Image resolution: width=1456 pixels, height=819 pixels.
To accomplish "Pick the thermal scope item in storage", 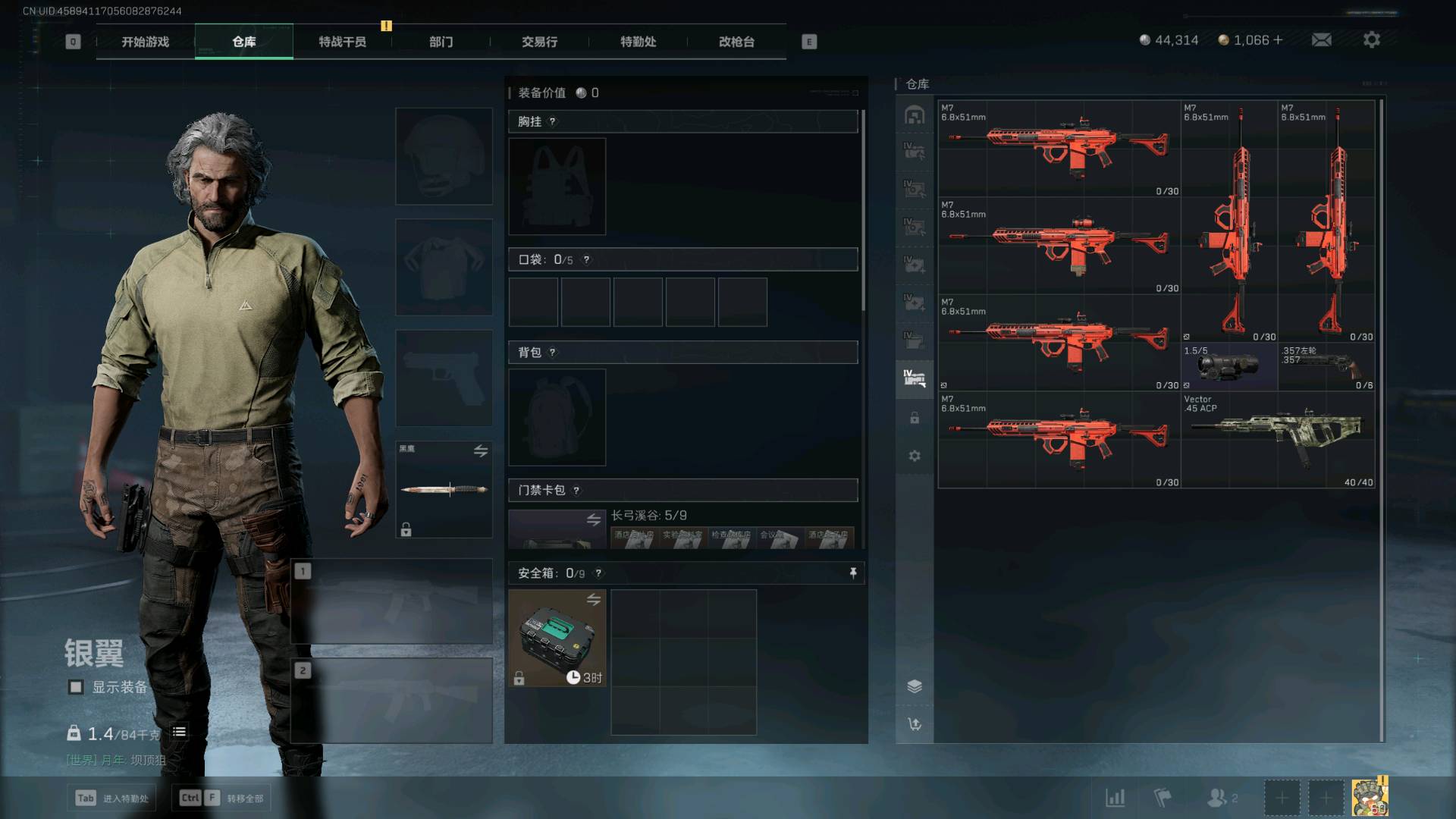I will point(1228,367).
